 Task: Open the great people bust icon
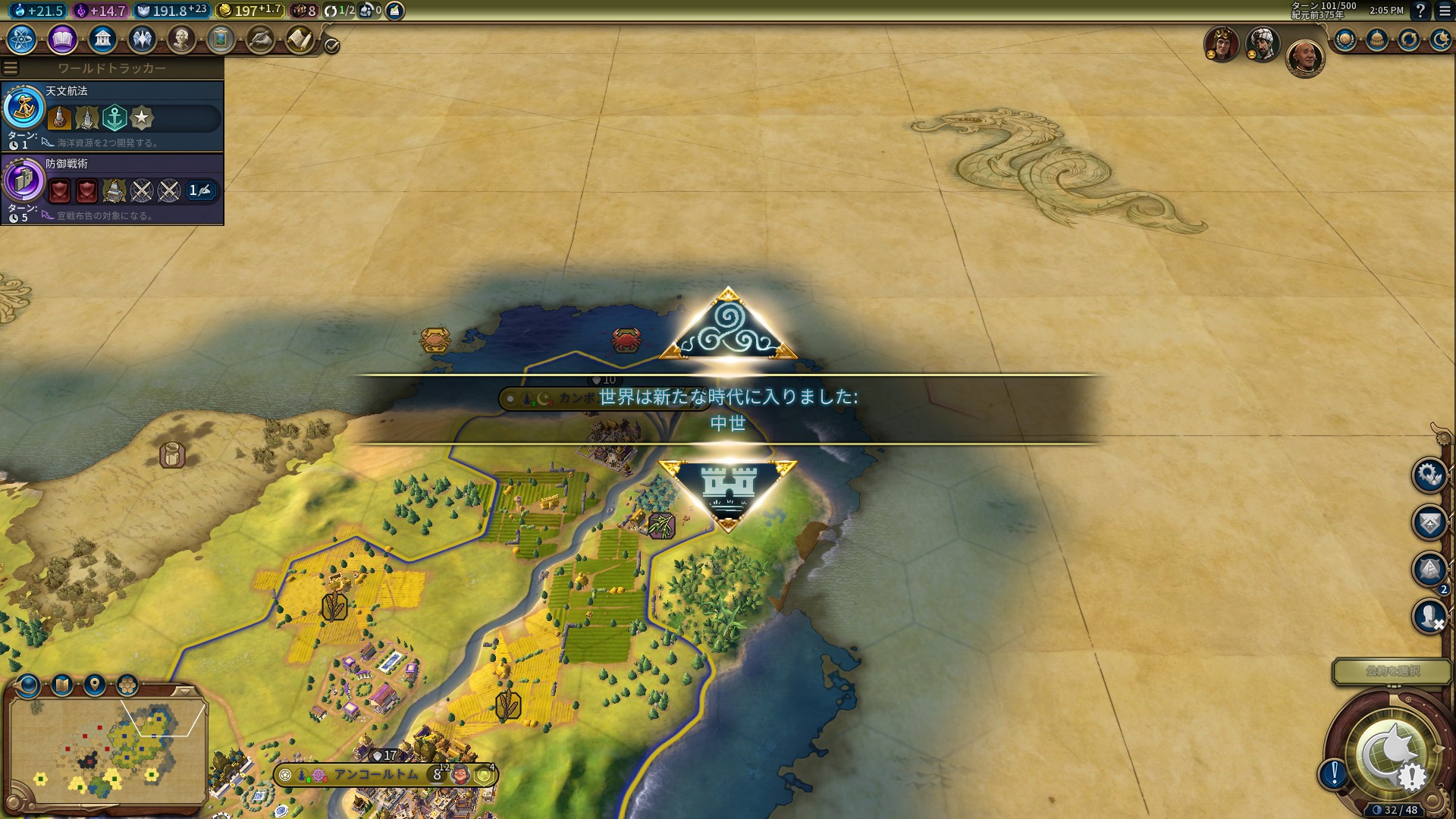(181, 39)
